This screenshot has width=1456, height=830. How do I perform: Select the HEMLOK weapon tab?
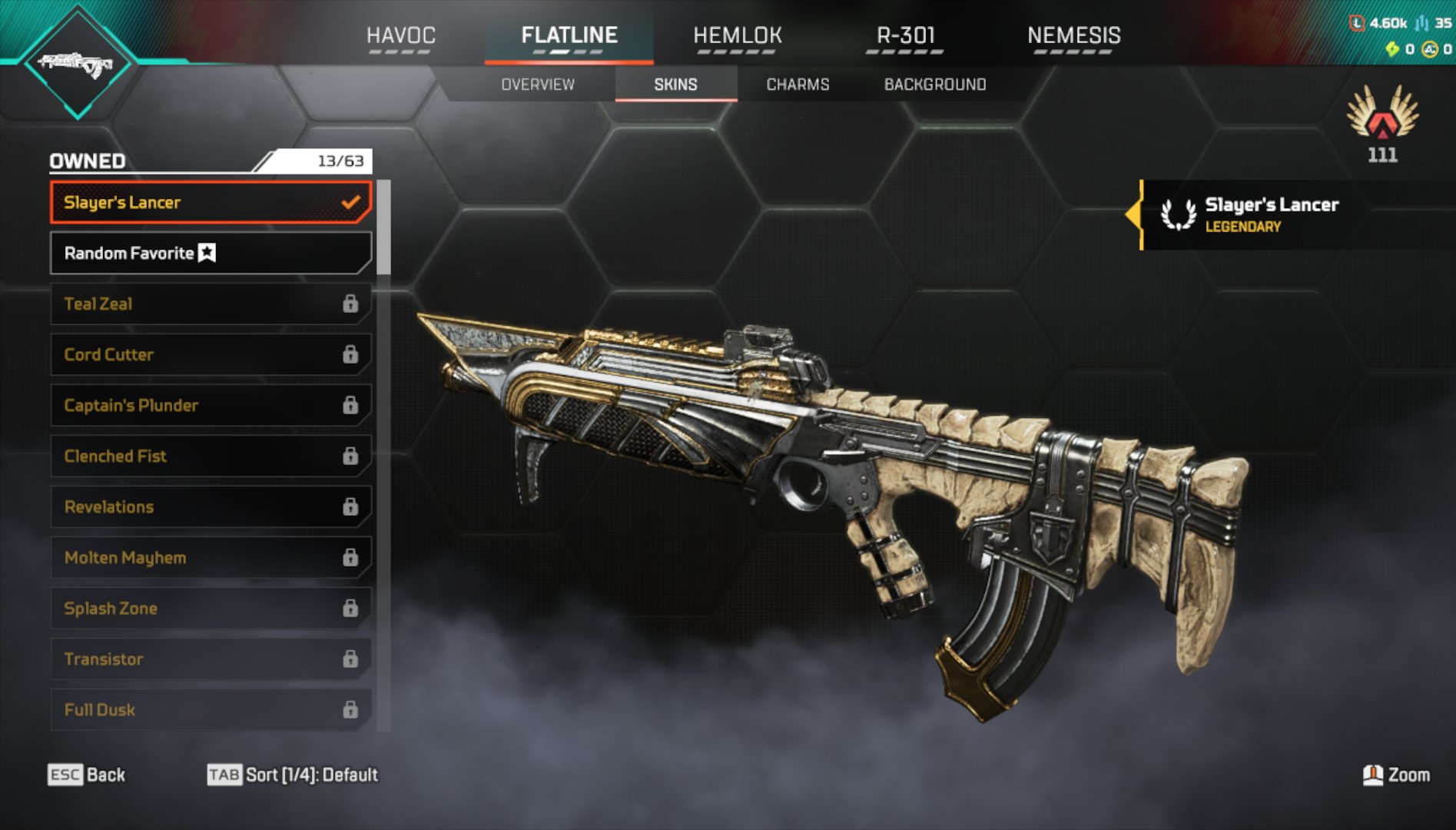pyautogui.click(x=737, y=35)
